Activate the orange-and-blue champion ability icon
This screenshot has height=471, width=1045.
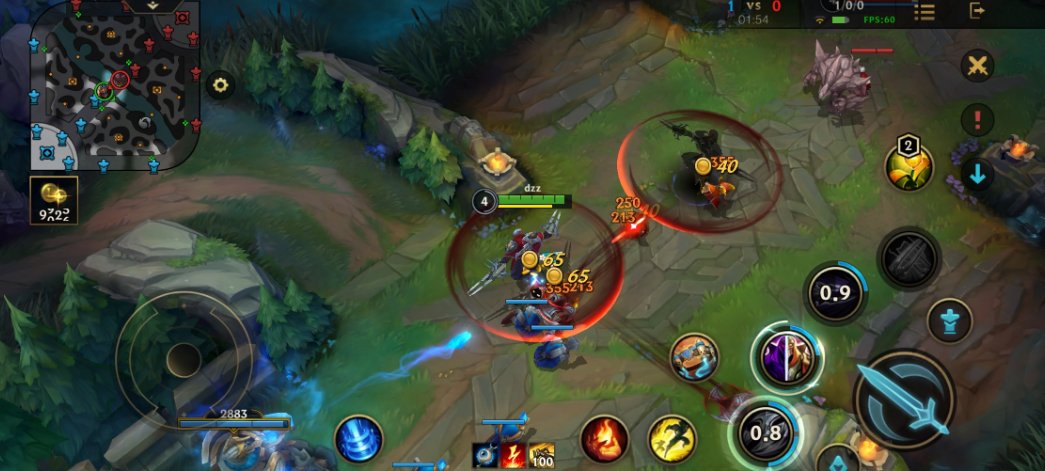pyautogui.click(x=694, y=357)
